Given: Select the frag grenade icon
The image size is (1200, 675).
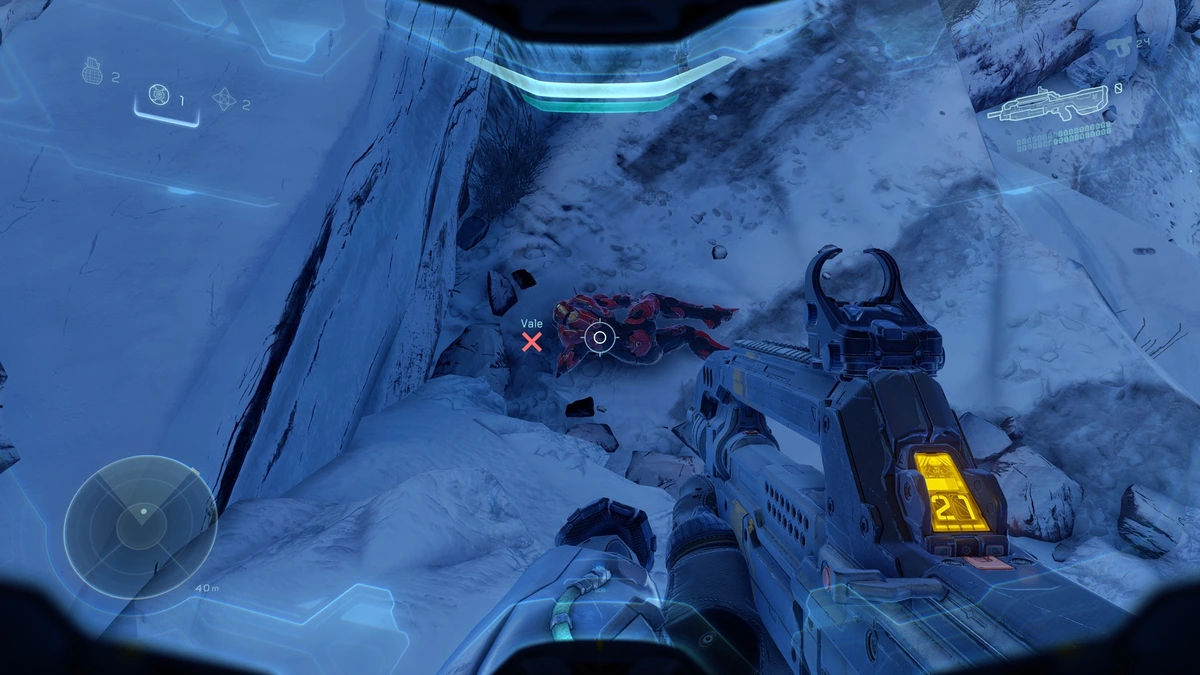Looking at the screenshot, I should (94, 74).
